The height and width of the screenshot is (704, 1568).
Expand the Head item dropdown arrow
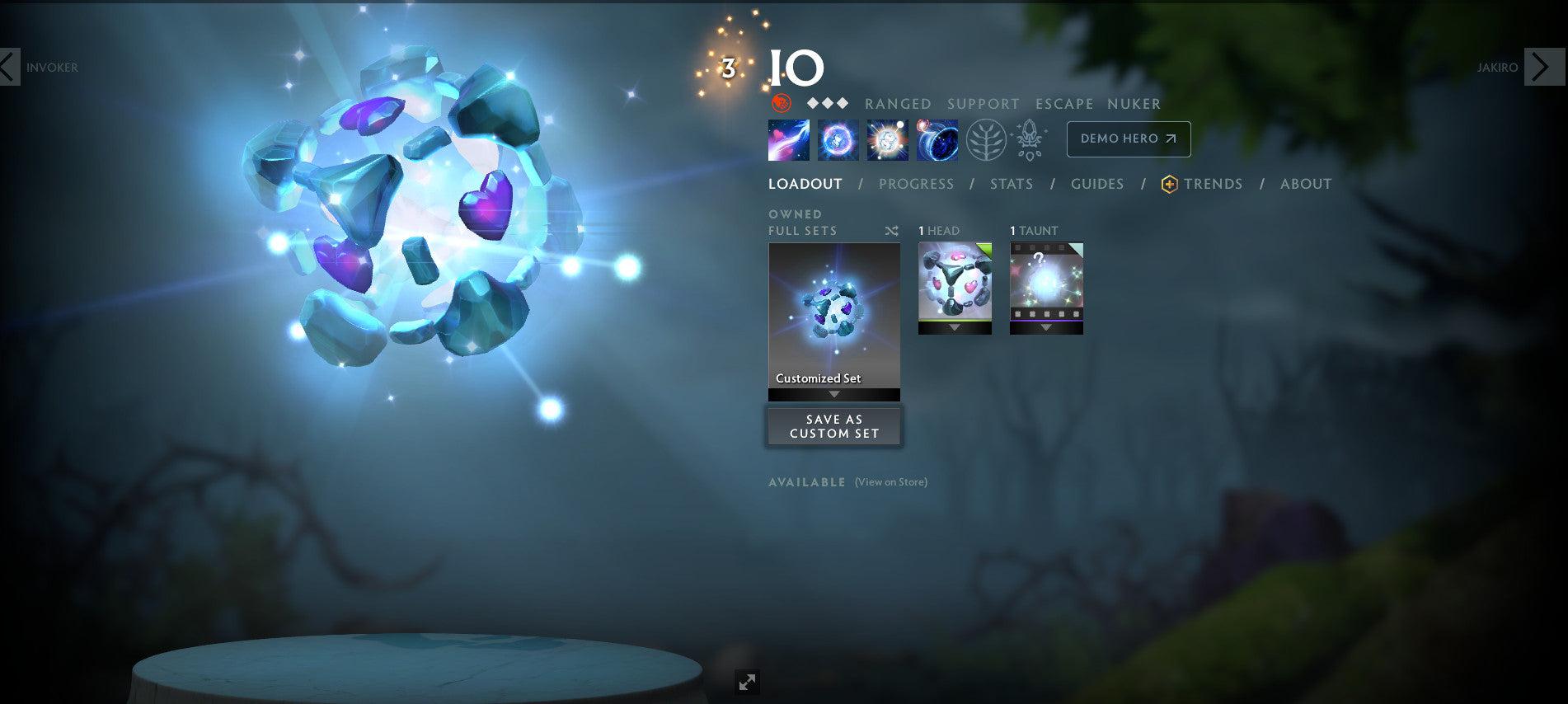(954, 327)
